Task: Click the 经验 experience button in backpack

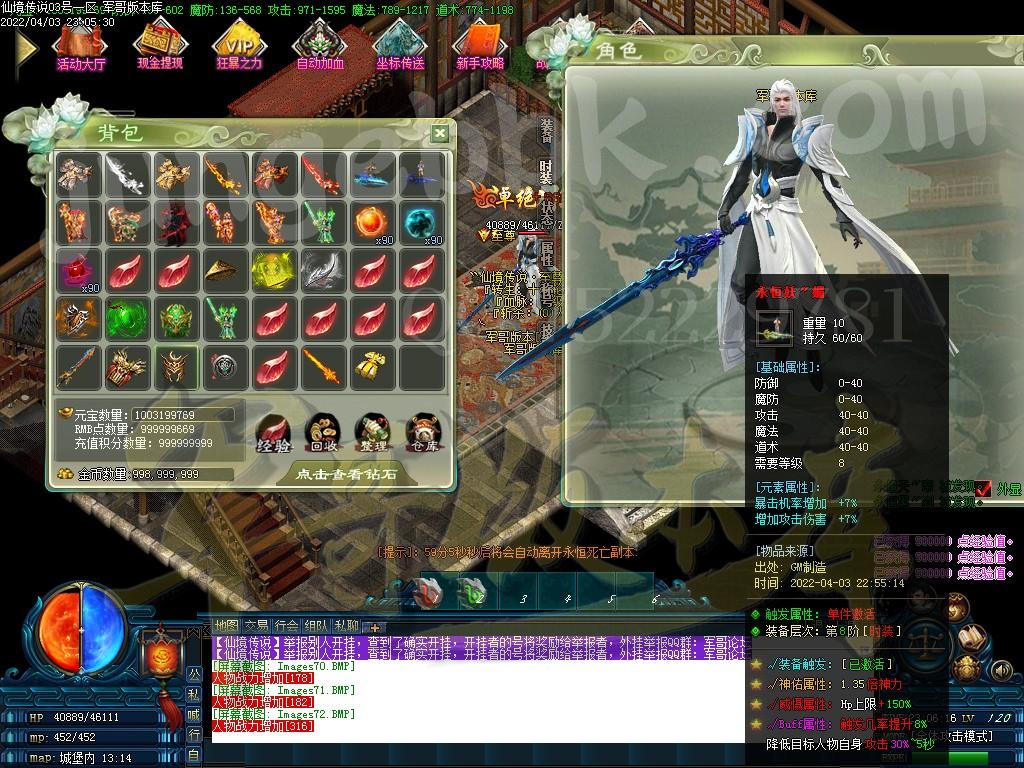Action: click(273, 431)
